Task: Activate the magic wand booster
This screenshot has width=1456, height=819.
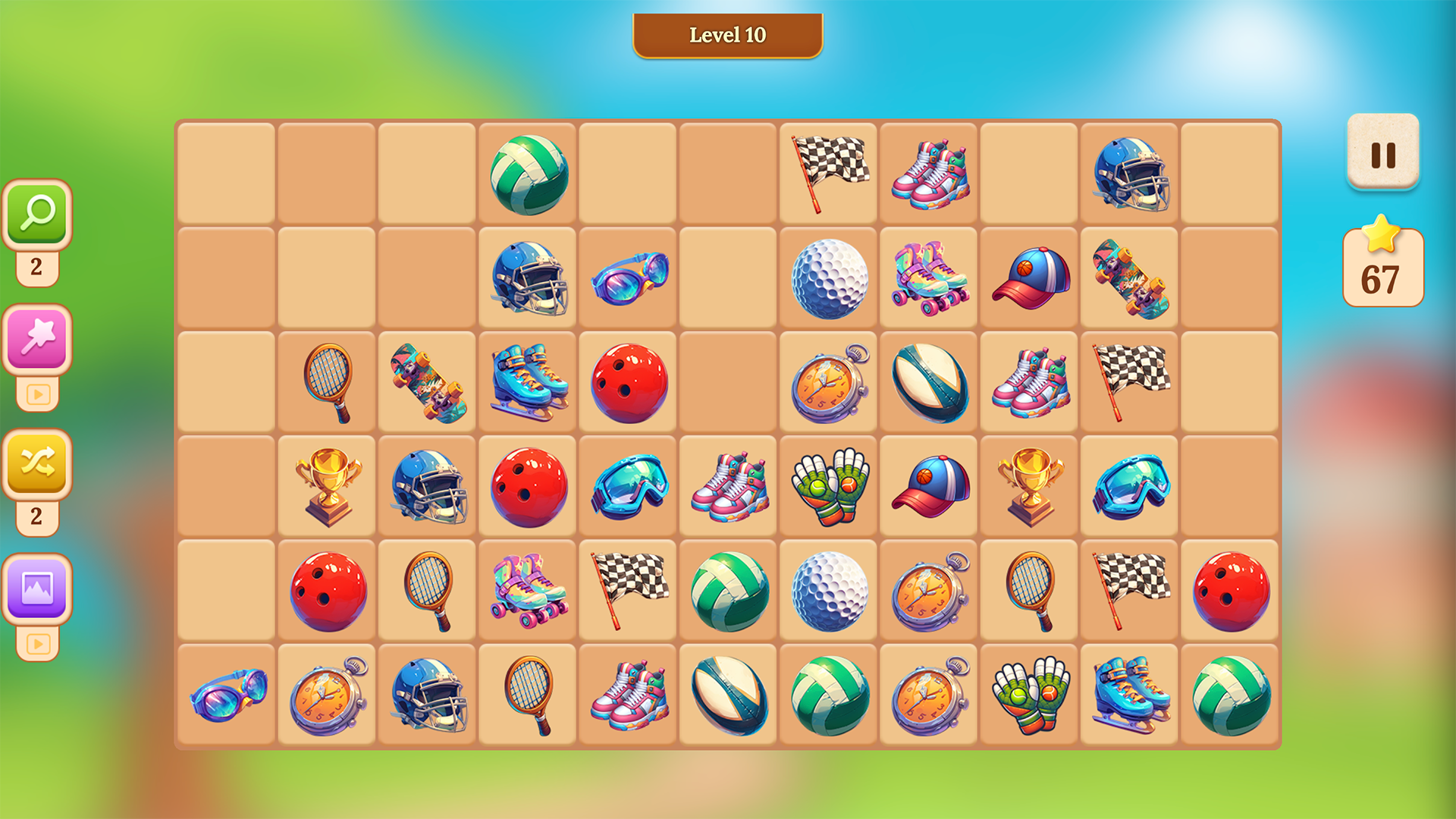Action: coord(36,337)
